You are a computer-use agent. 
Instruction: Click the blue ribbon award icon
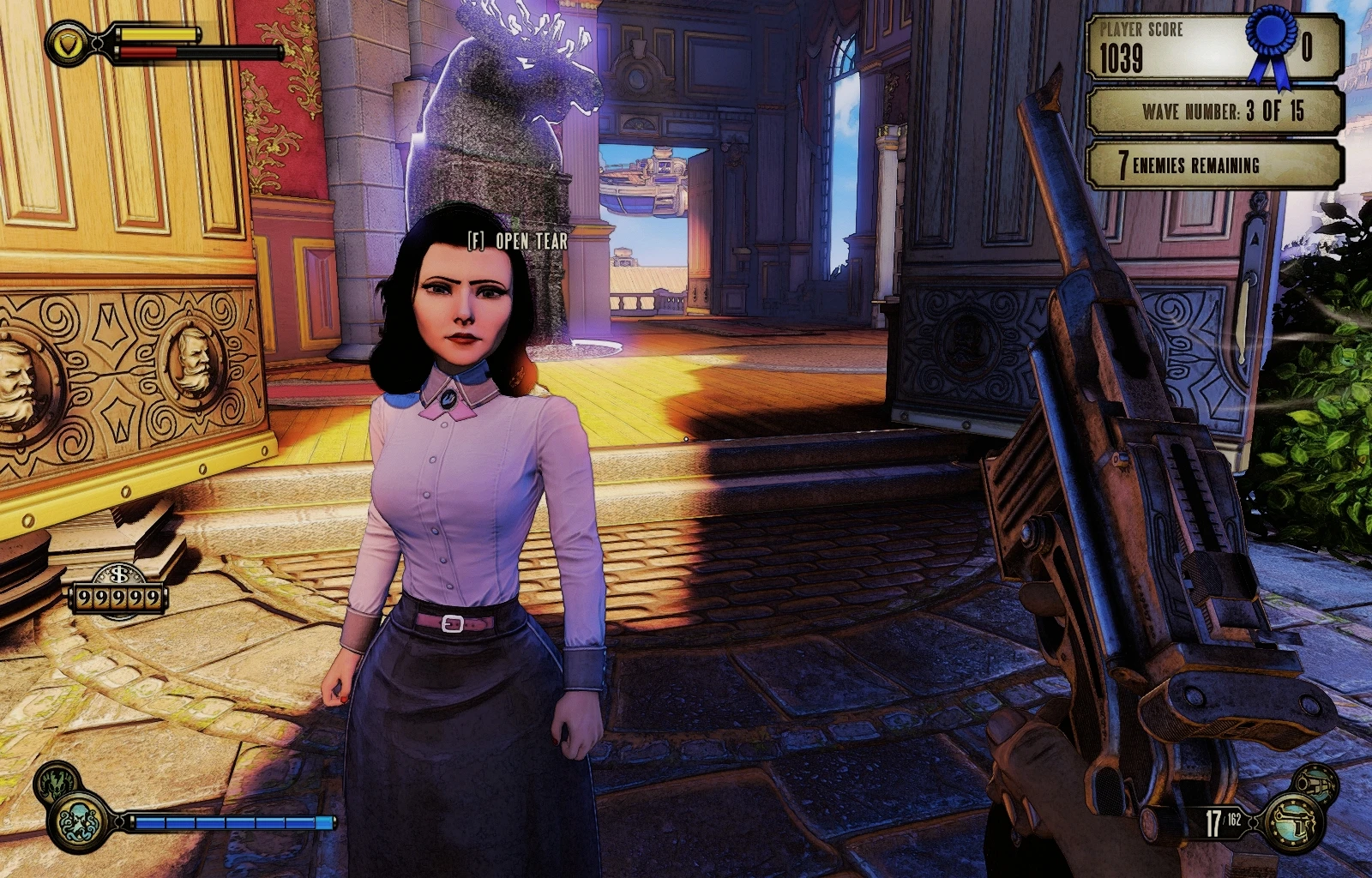click(1270, 43)
